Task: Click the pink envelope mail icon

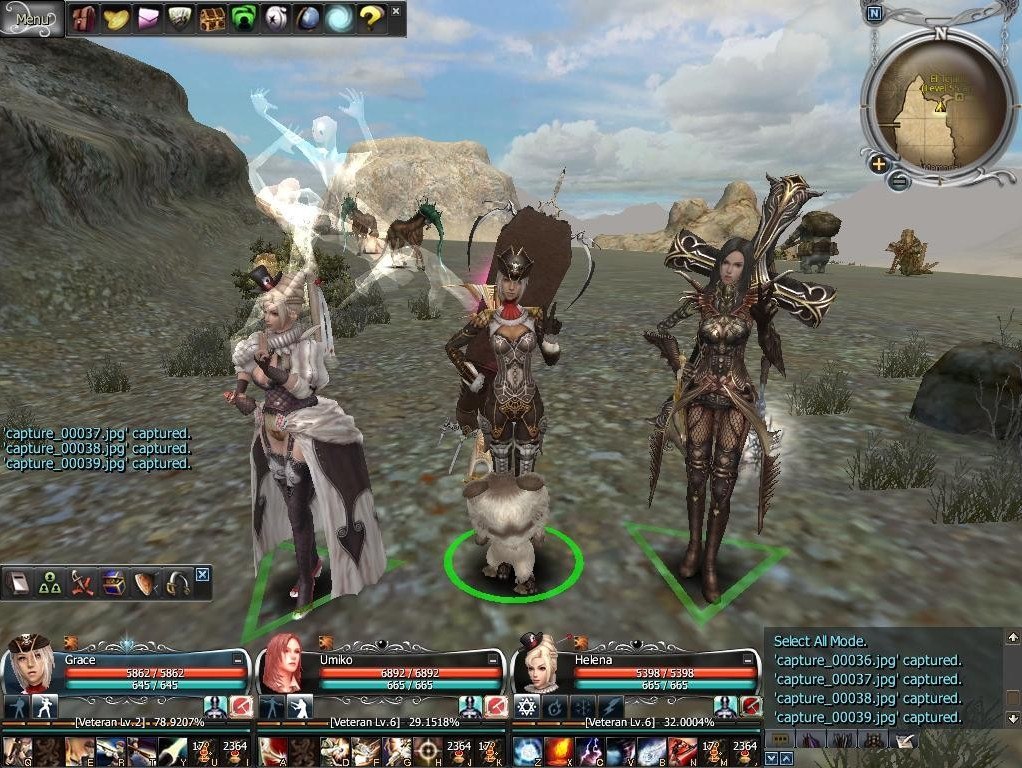Action: [149, 18]
